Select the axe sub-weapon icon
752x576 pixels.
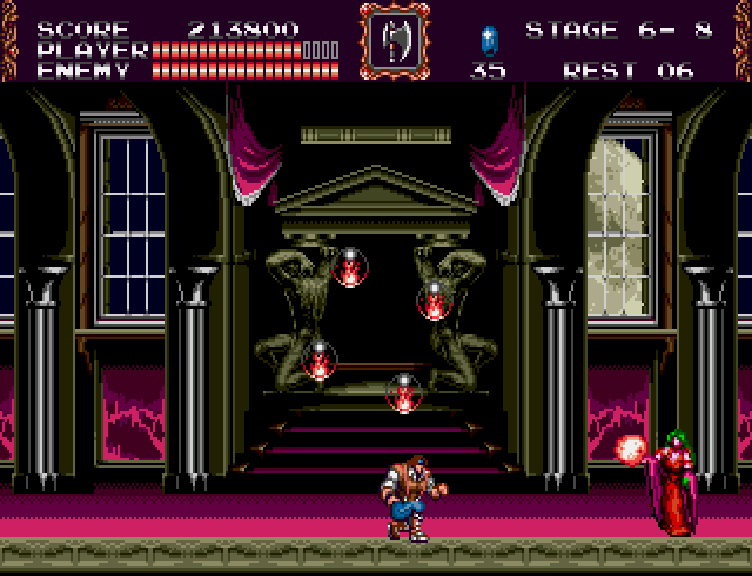coord(394,40)
